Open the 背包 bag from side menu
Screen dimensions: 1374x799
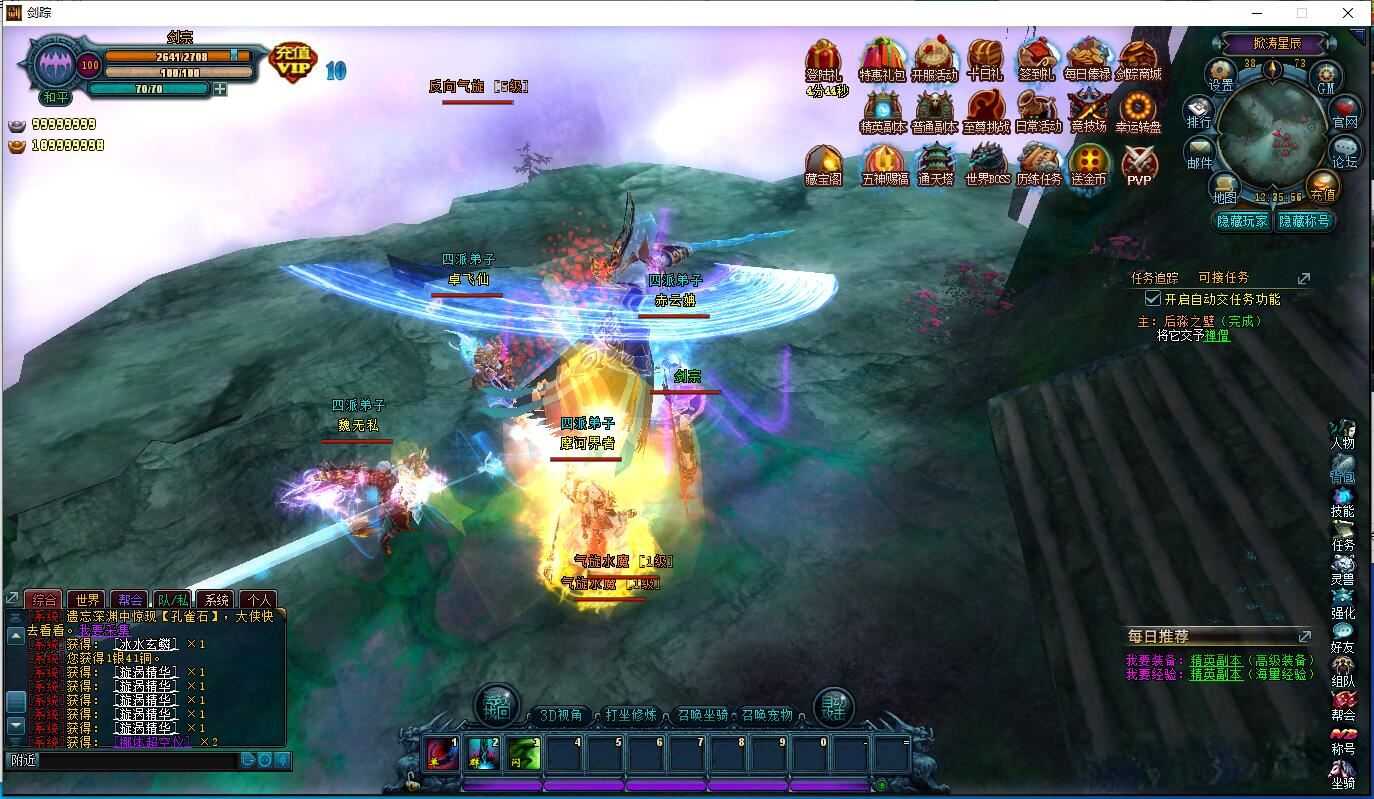click(1342, 470)
